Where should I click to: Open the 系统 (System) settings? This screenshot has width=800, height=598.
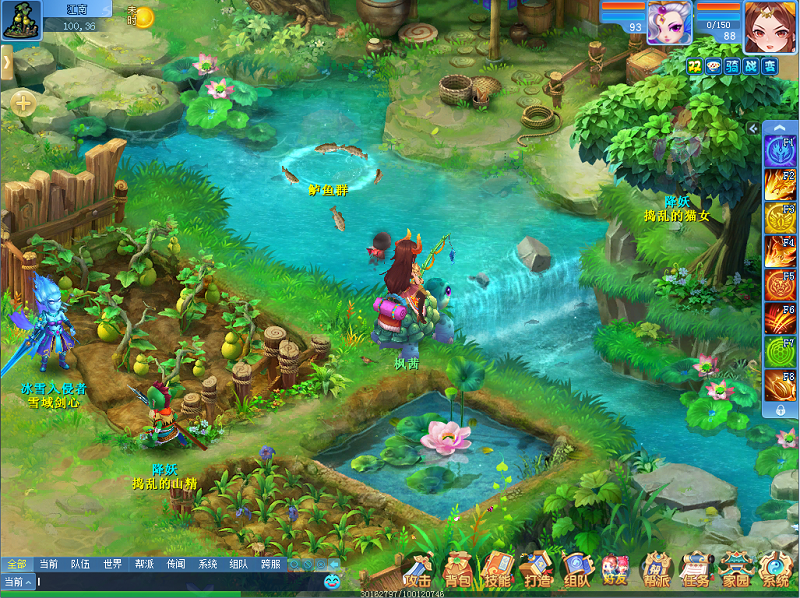pyautogui.click(x=775, y=572)
